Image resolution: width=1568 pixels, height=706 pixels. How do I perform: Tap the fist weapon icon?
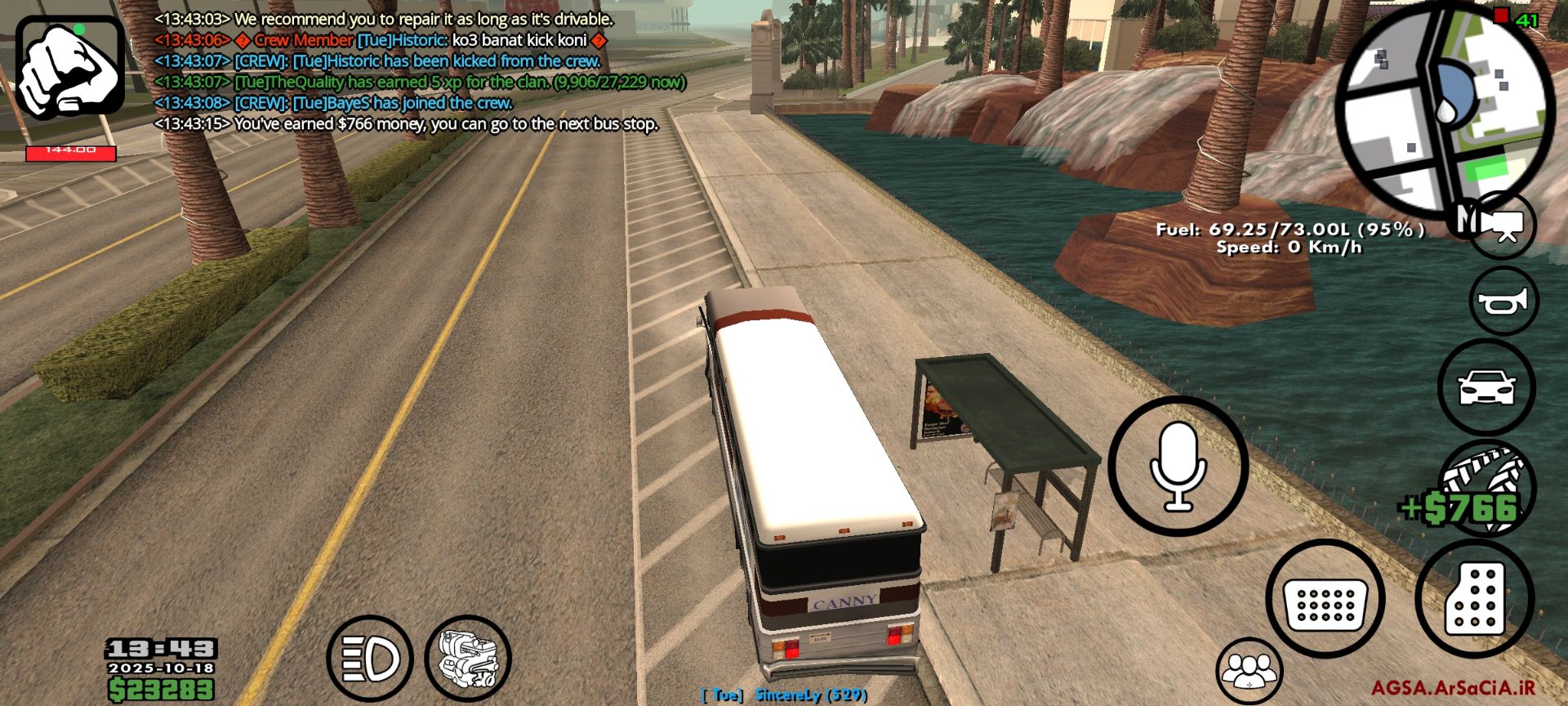point(70,68)
